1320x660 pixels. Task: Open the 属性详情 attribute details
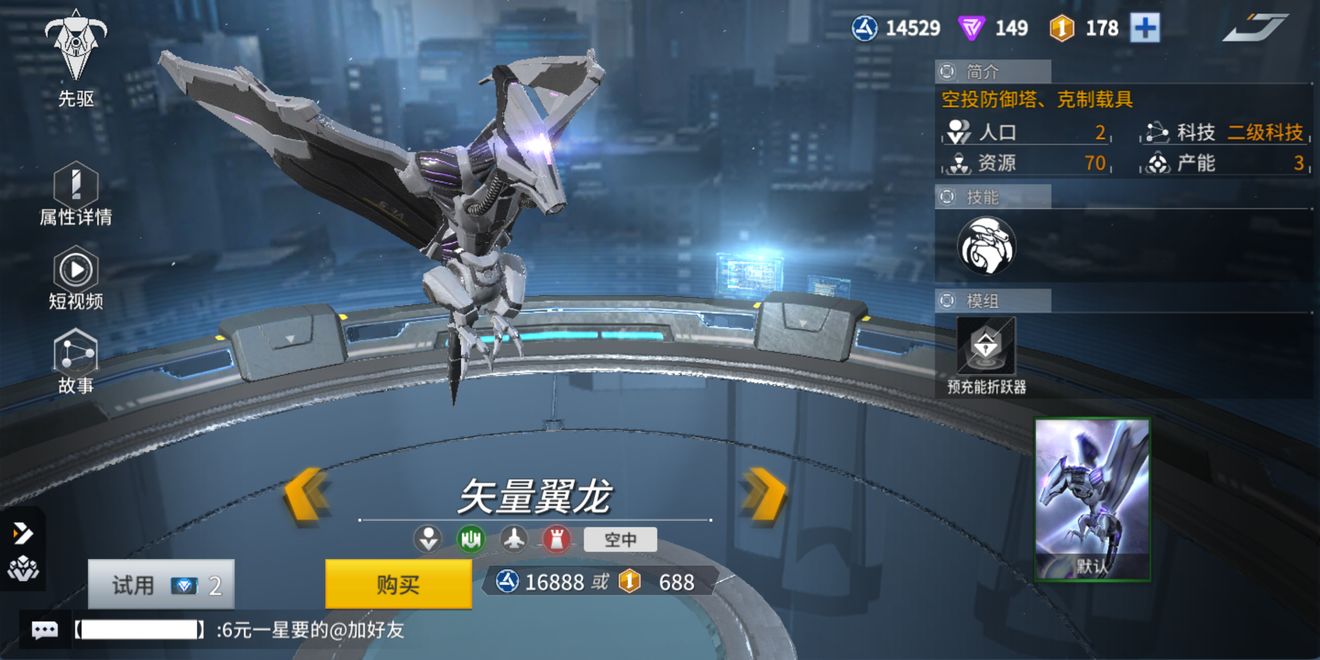click(x=76, y=193)
